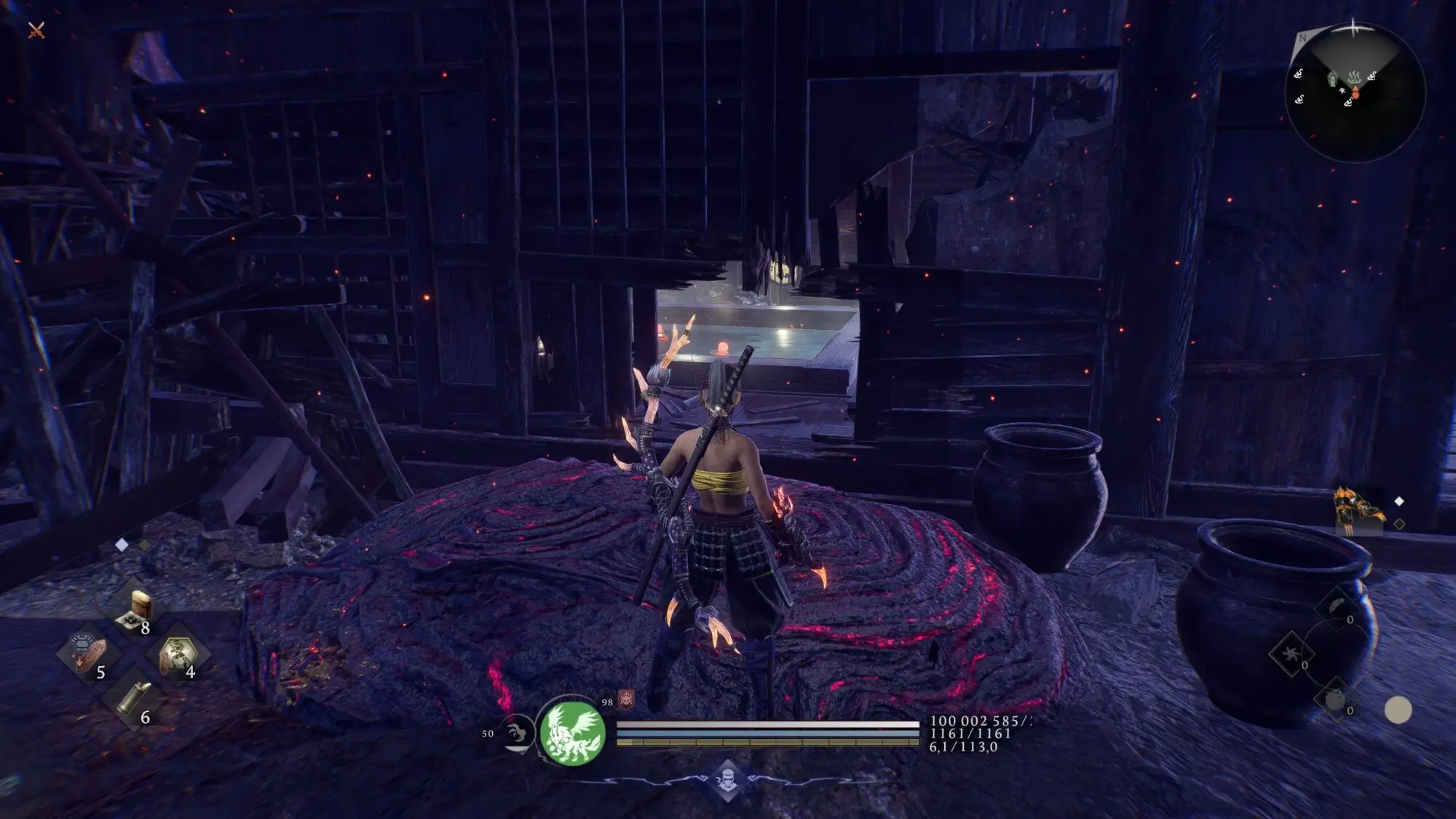Open the circular minimap
The width and height of the screenshot is (1456, 819).
(x=1354, y=92)
